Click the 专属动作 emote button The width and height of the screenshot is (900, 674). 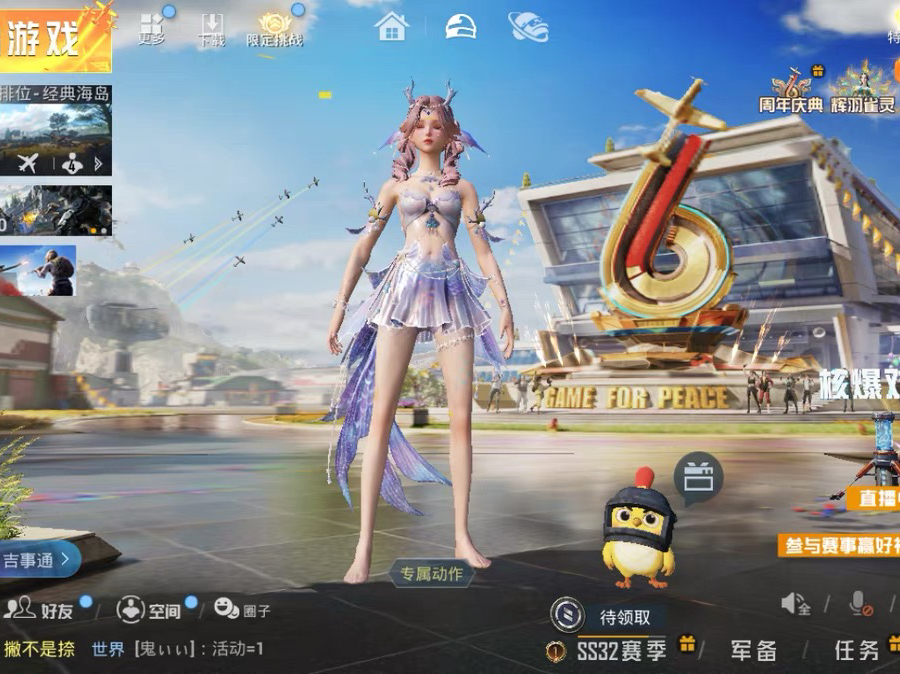431,574
